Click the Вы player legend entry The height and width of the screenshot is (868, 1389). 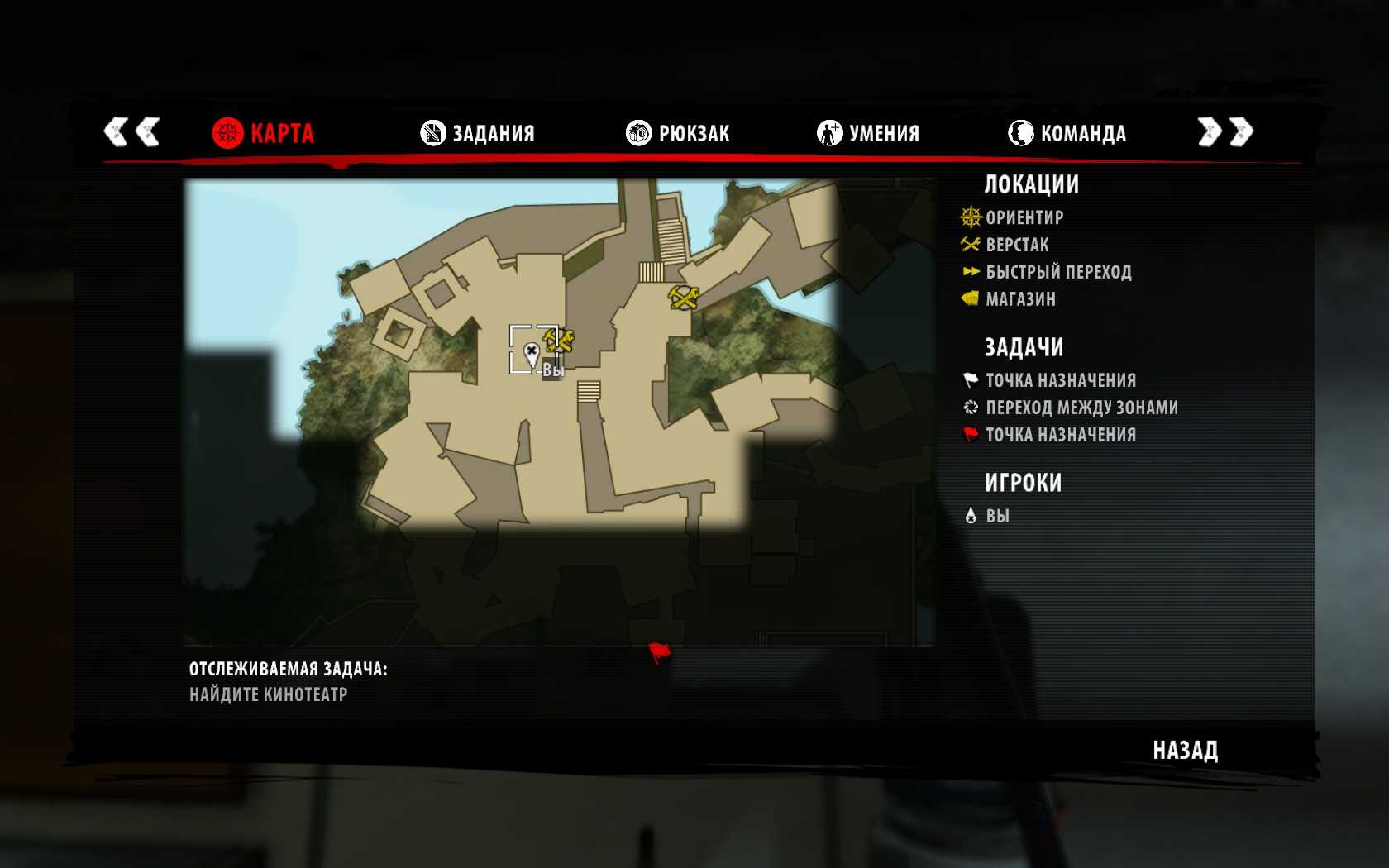pyautogui.click(x=996, y=516)
